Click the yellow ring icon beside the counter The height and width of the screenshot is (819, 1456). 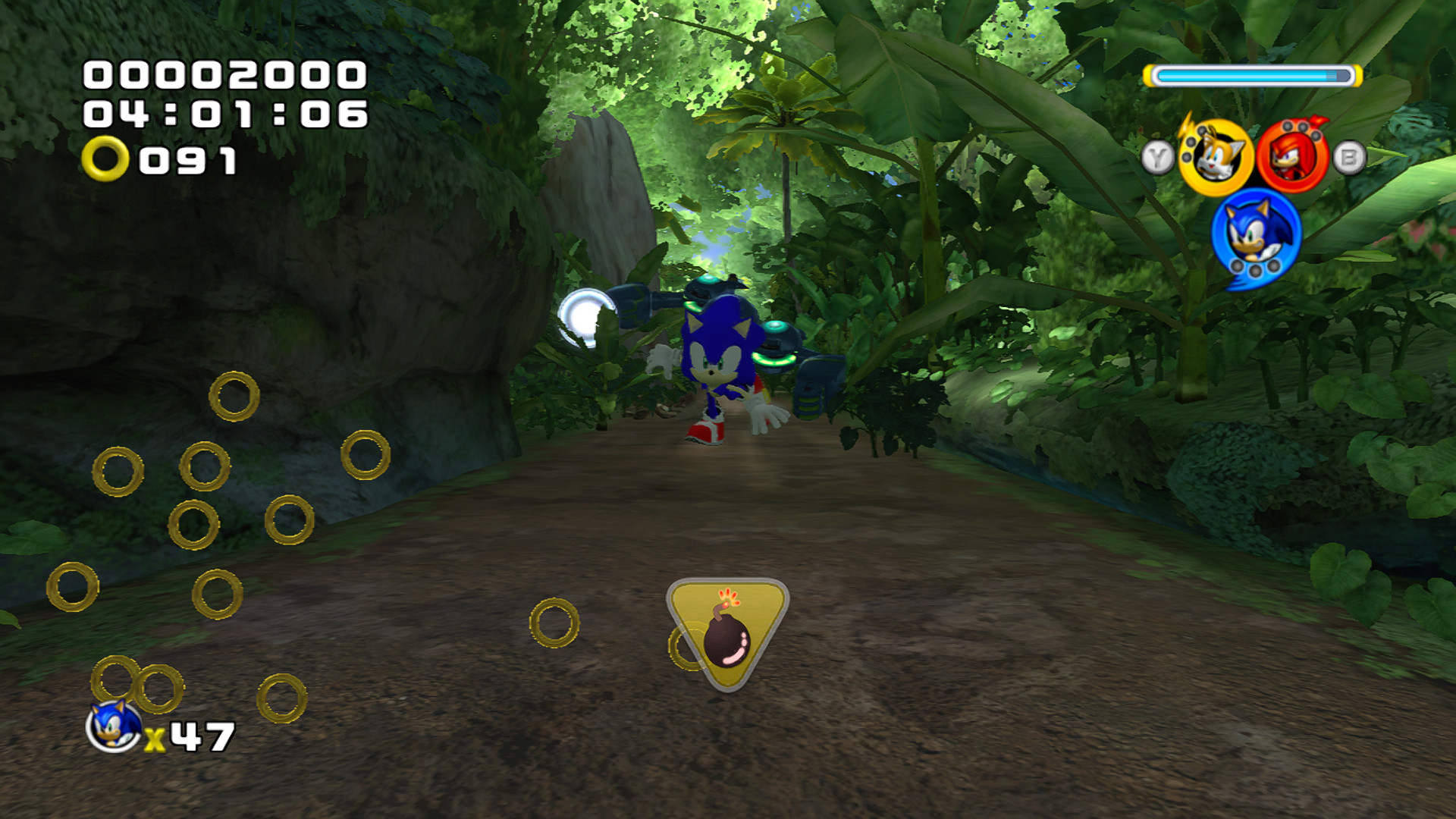click(x=105, y=157)
